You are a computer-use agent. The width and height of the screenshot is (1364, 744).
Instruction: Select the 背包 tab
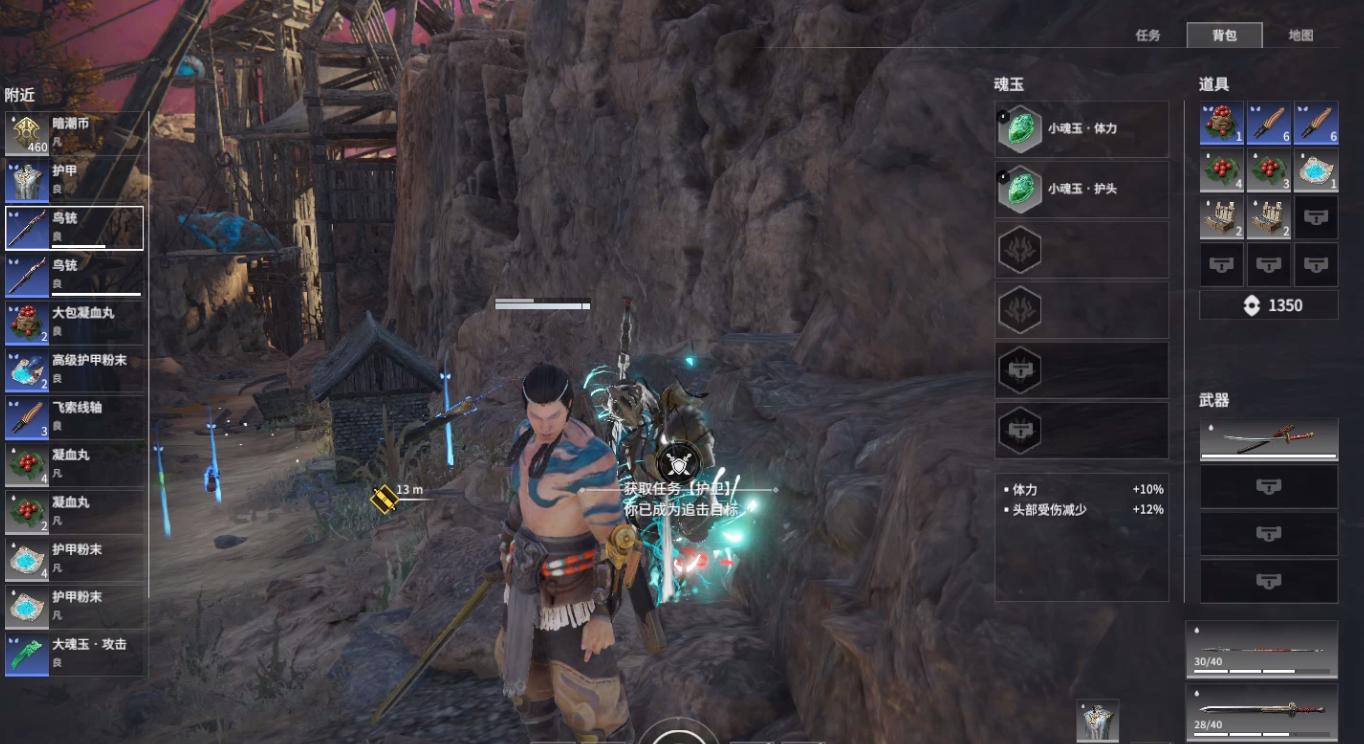[1224, 35]
